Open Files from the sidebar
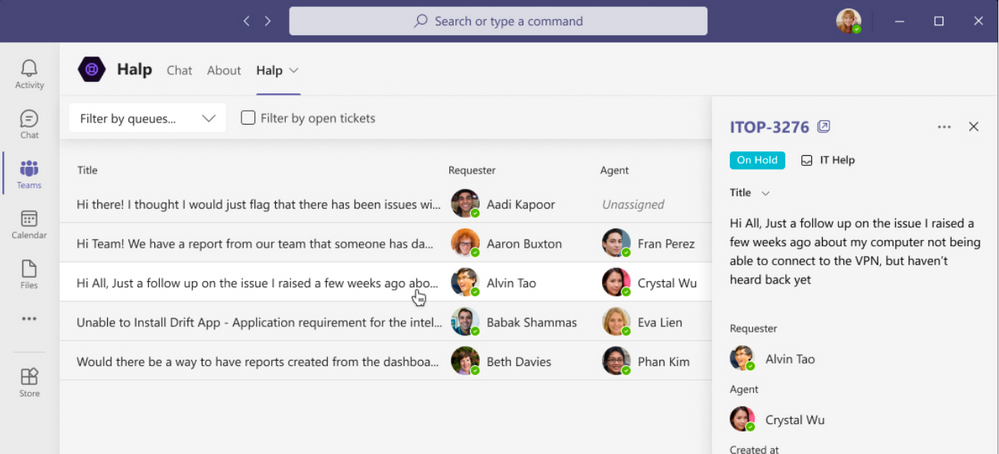 coord(29,274)
